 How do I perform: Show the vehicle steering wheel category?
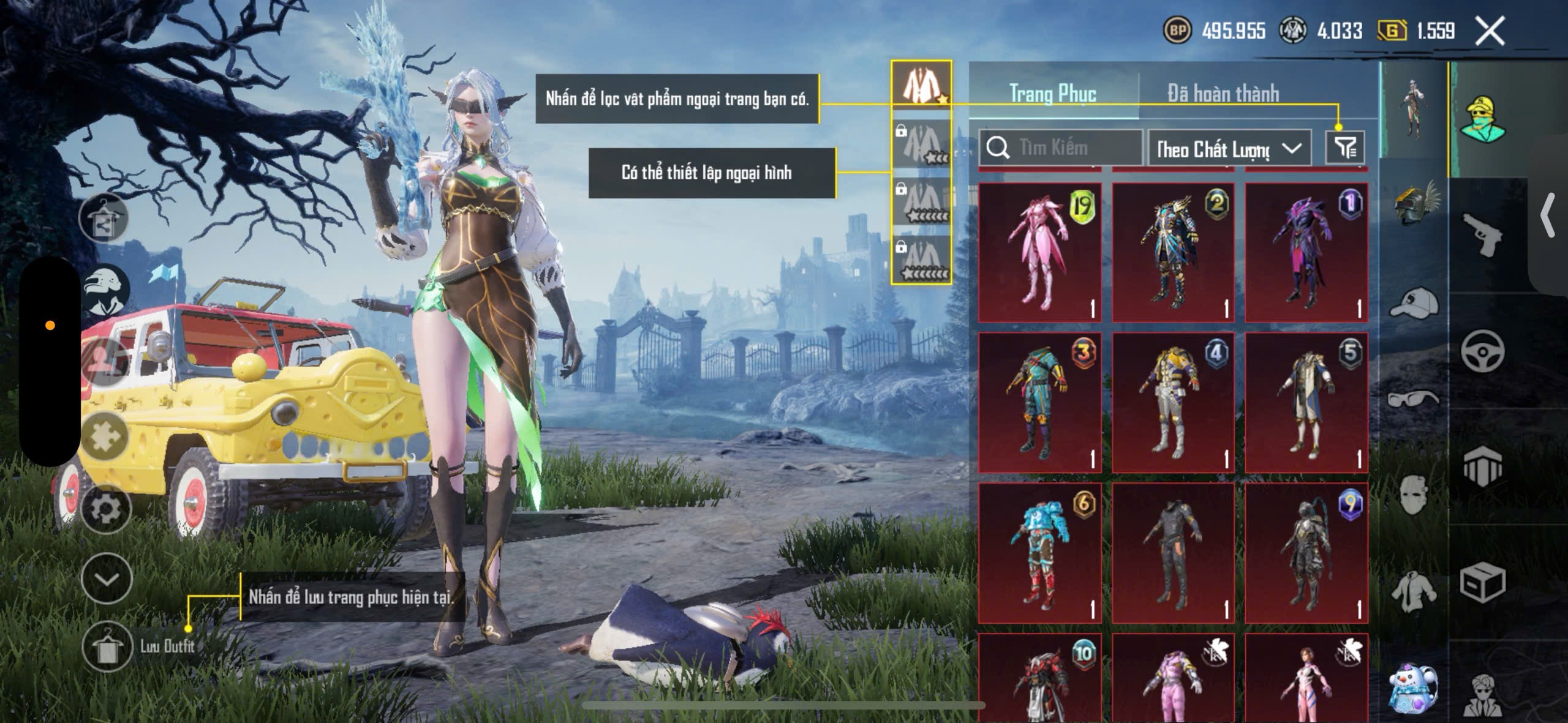(1482, 351)
